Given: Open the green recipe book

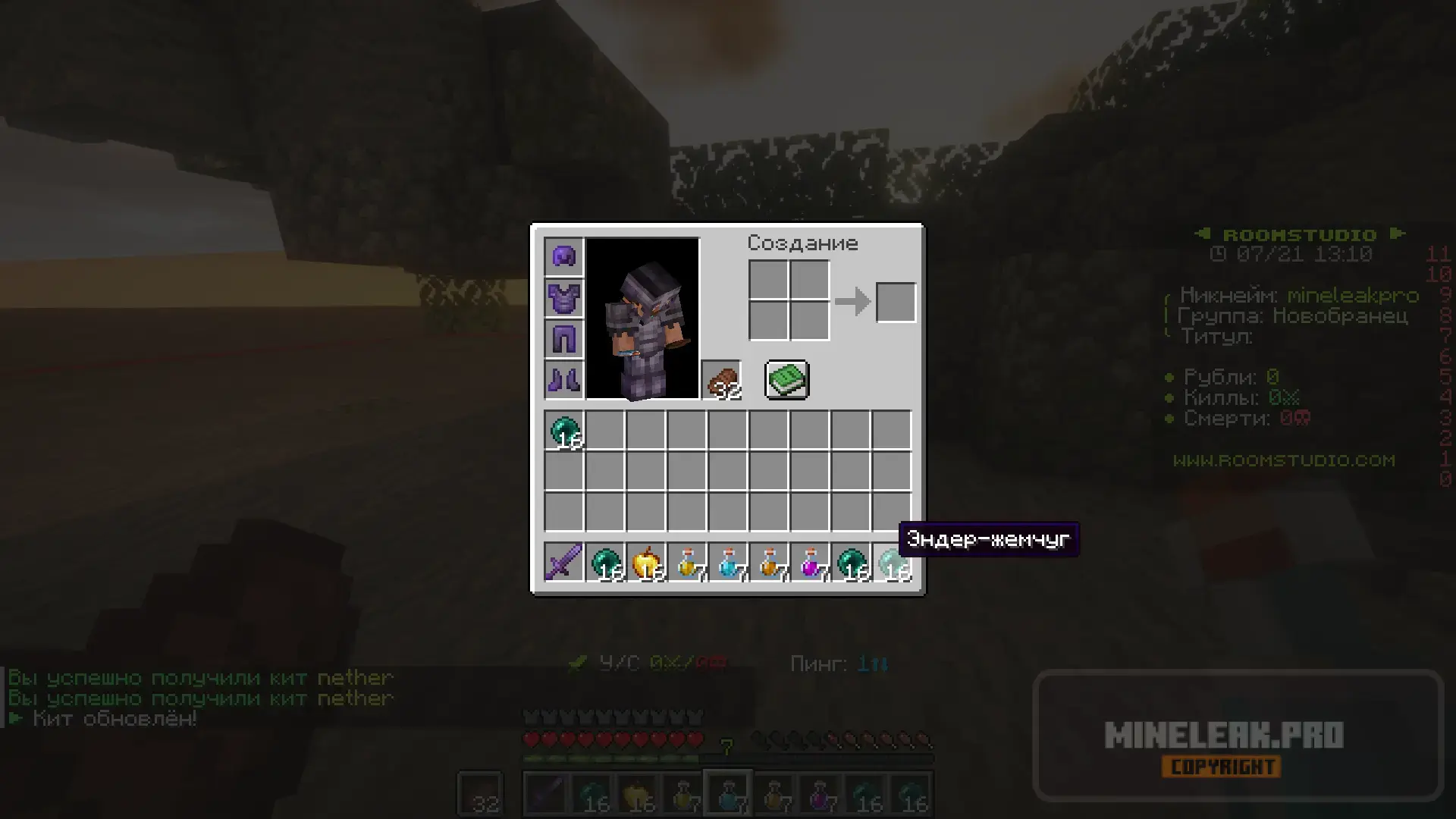Looking at the screenshot, I should pos(786,379).
